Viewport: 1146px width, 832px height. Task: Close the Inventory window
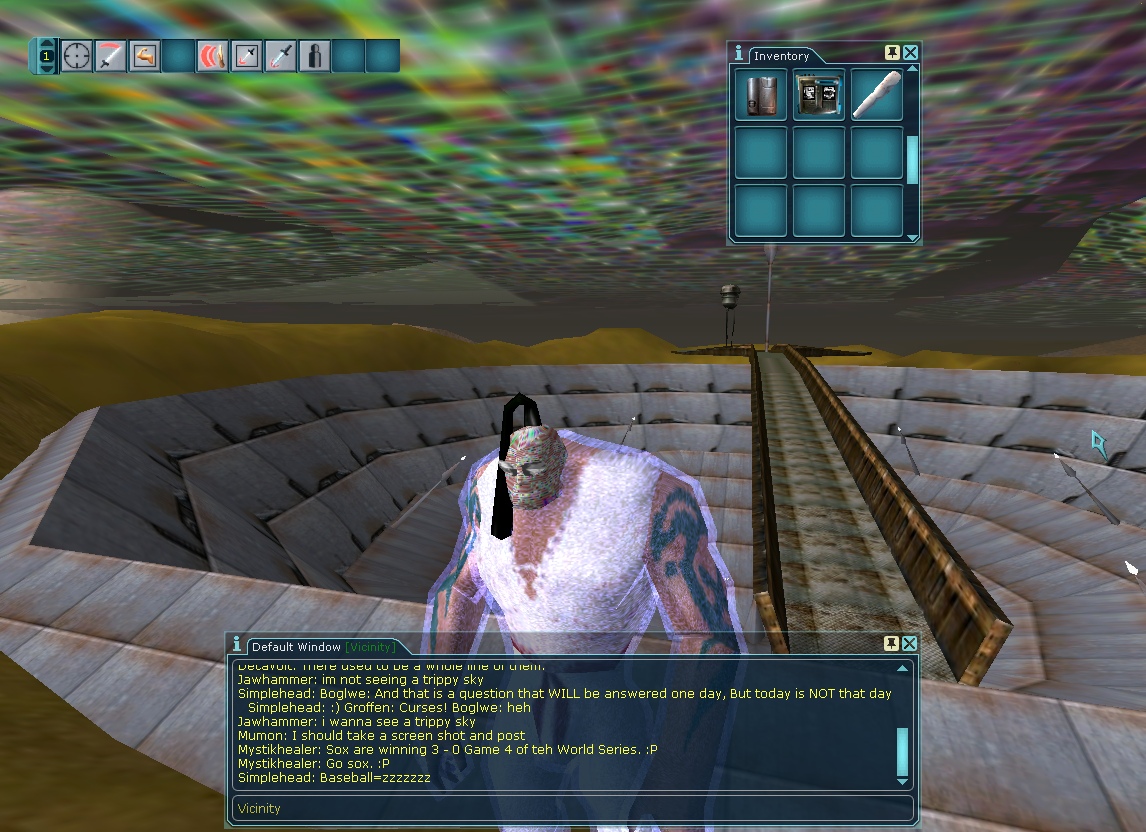tap(911, 53)
